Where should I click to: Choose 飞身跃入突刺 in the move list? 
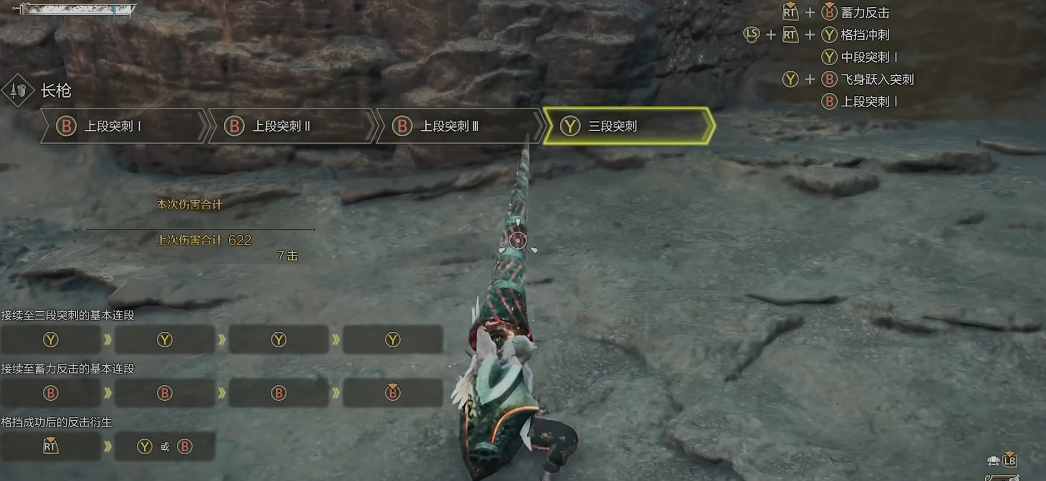(877, 79)
